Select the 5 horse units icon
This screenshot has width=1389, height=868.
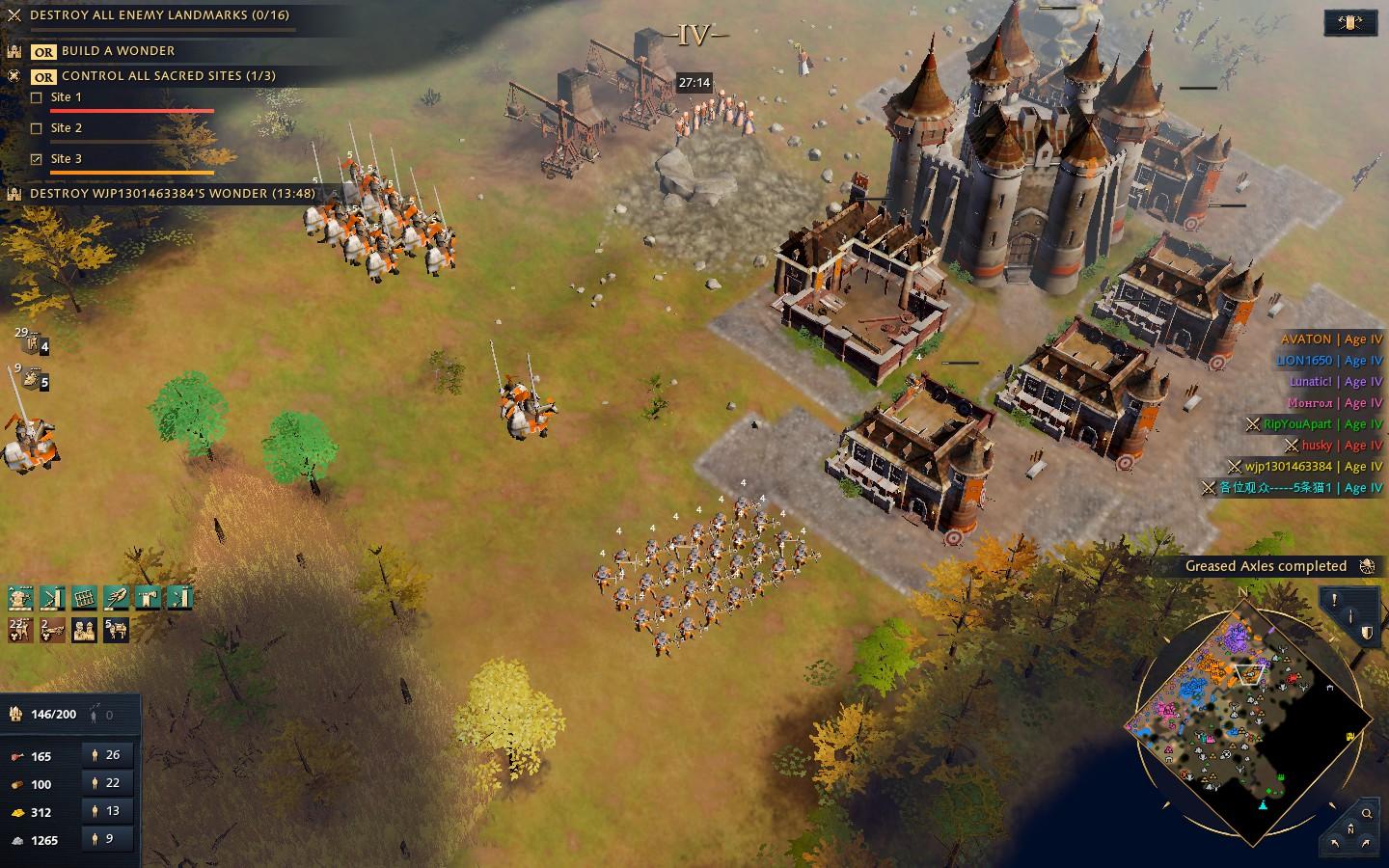click(x=116, y=630)
